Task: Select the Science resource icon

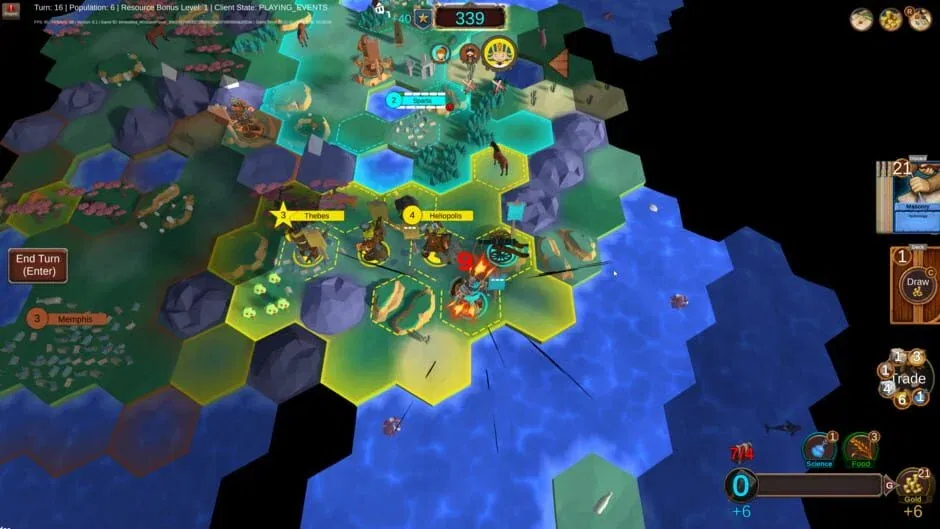Action: pos(818,451)
